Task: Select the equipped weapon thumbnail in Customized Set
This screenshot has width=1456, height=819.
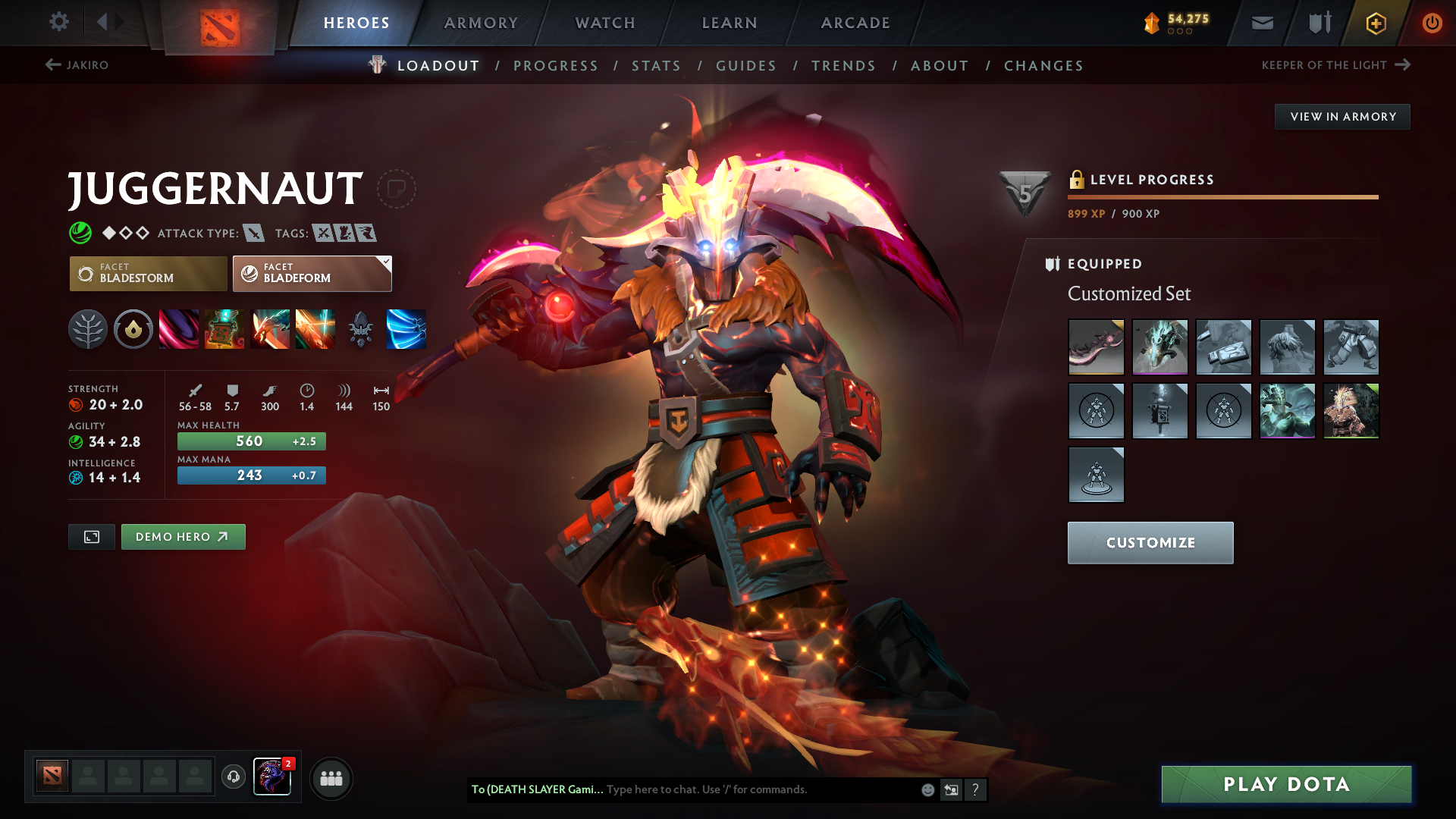Action: 1096,347
